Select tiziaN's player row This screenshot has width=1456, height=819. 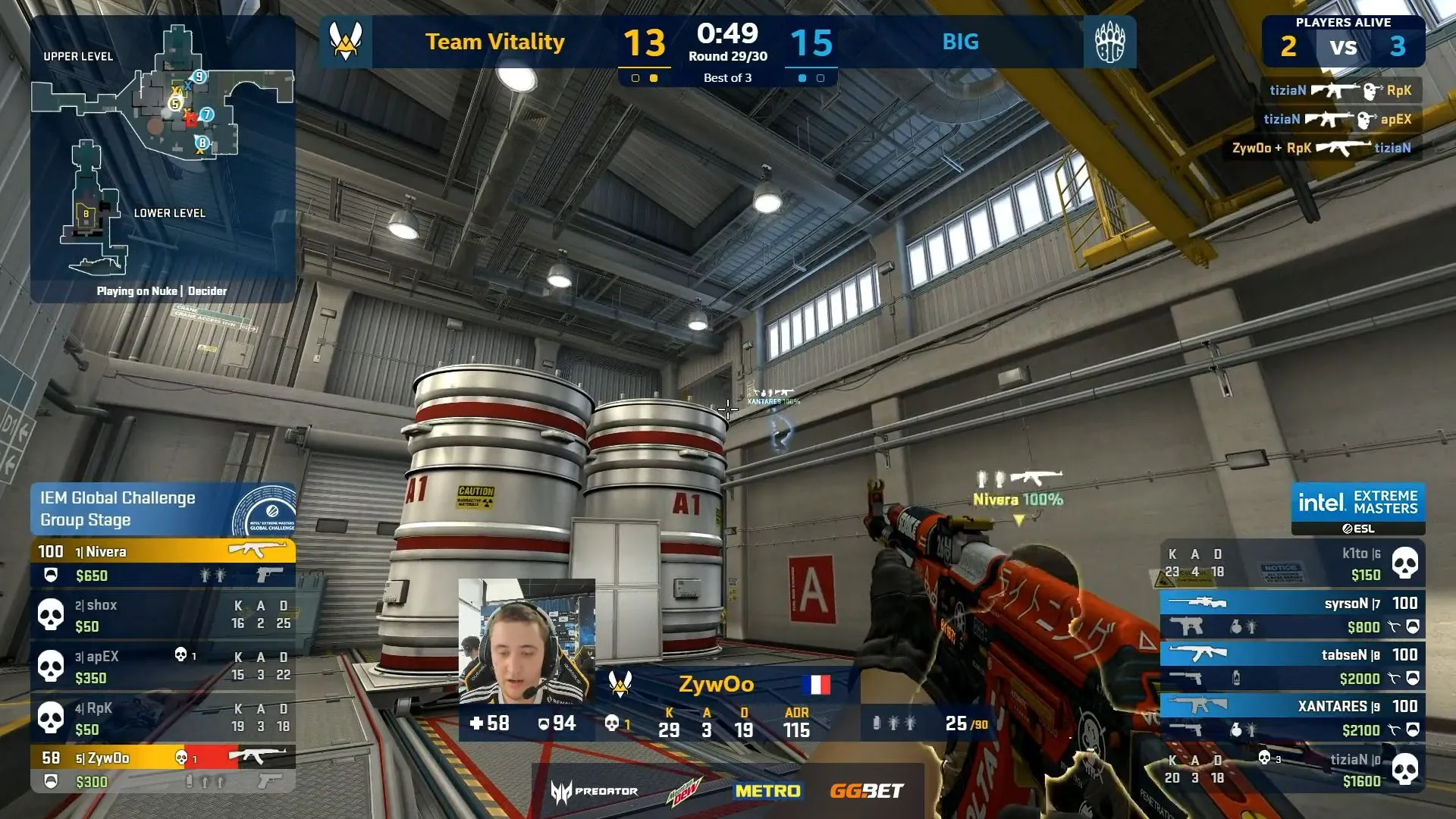pos(1292,769)
